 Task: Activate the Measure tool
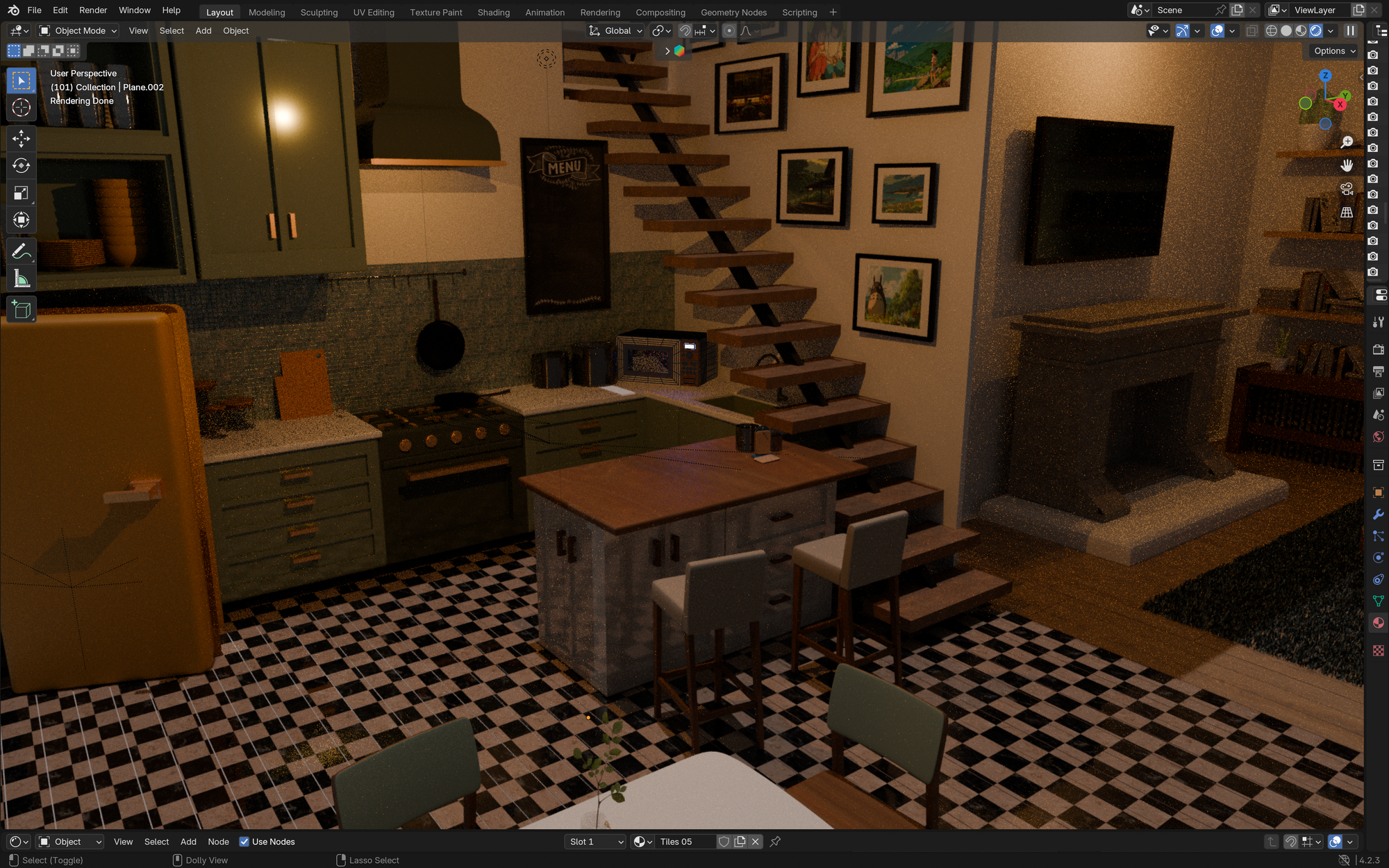pyautogui.click(x=21, y=277)
